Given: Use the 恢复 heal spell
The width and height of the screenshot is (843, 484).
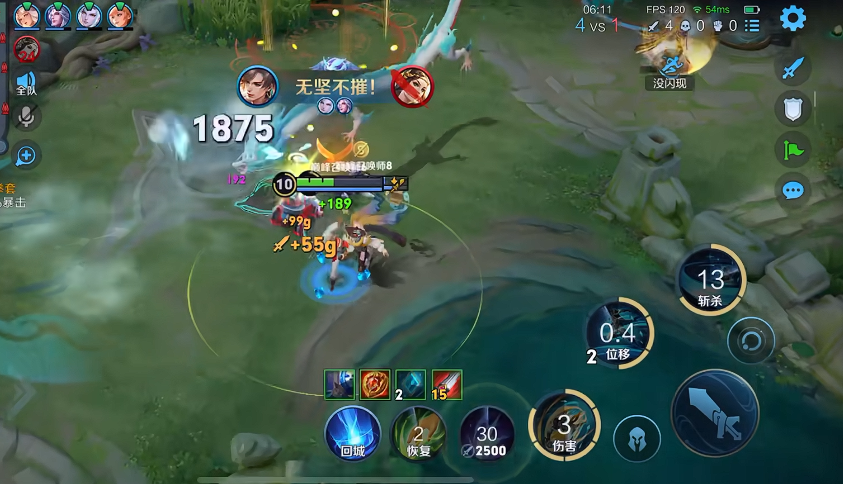Looking at the screenshot, I should coord(418,433).
